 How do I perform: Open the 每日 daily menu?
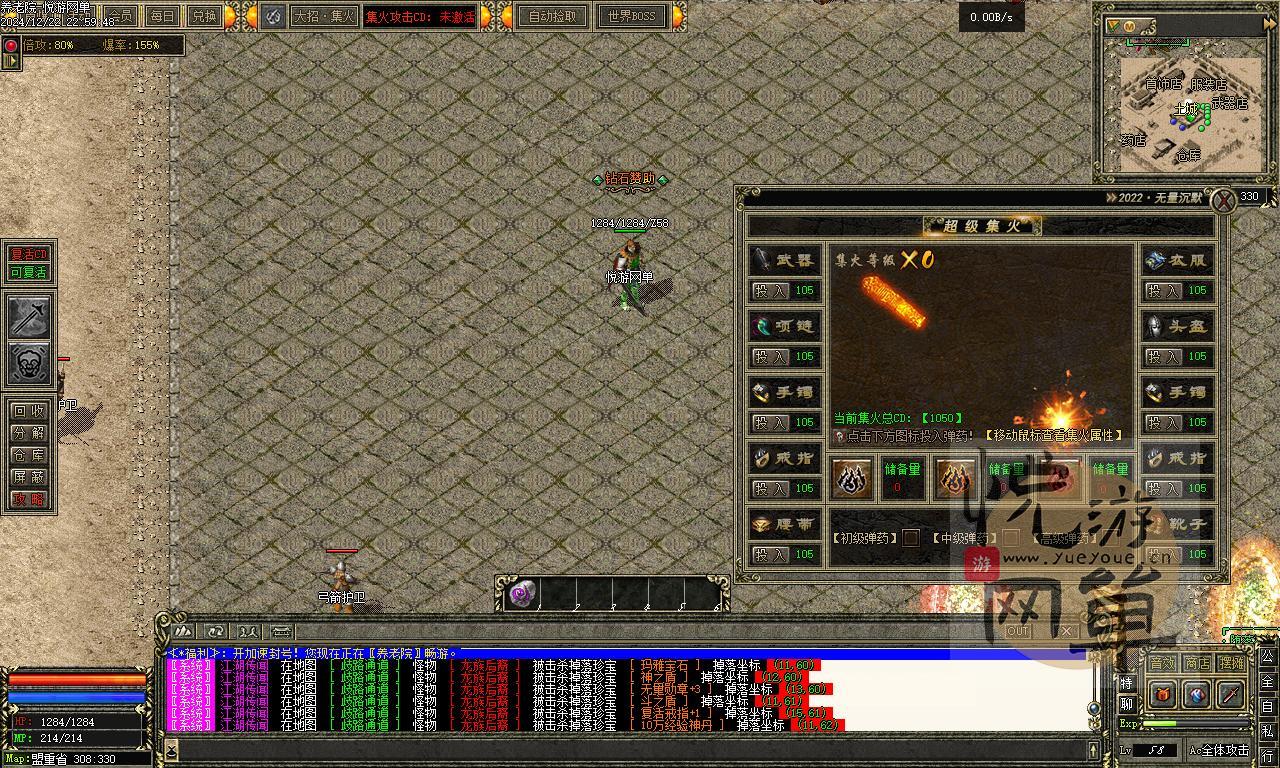(x=162, y=16)
